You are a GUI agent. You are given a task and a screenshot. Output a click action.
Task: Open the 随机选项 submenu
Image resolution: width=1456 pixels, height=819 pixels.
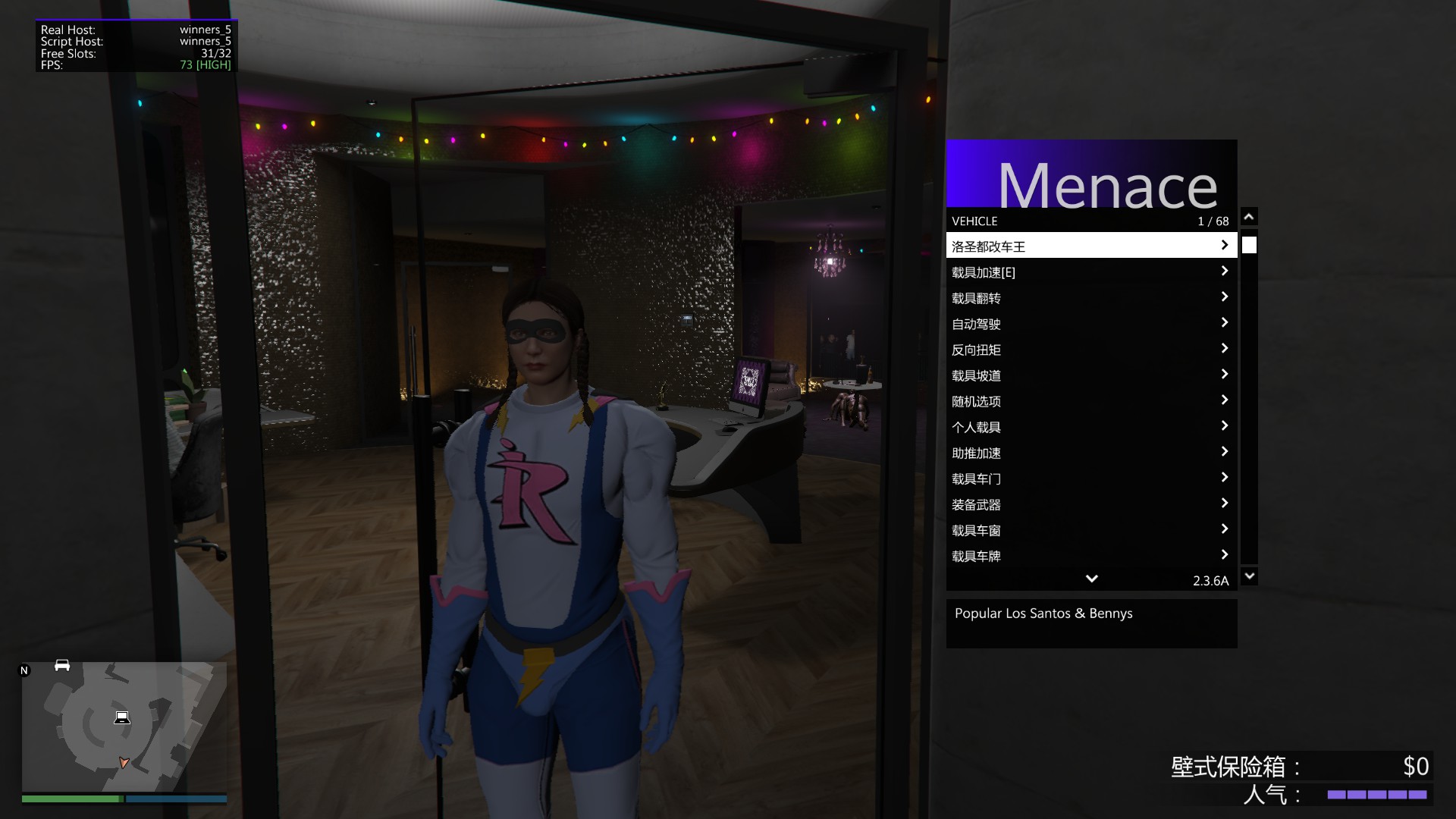click(x=1090, y=400)
